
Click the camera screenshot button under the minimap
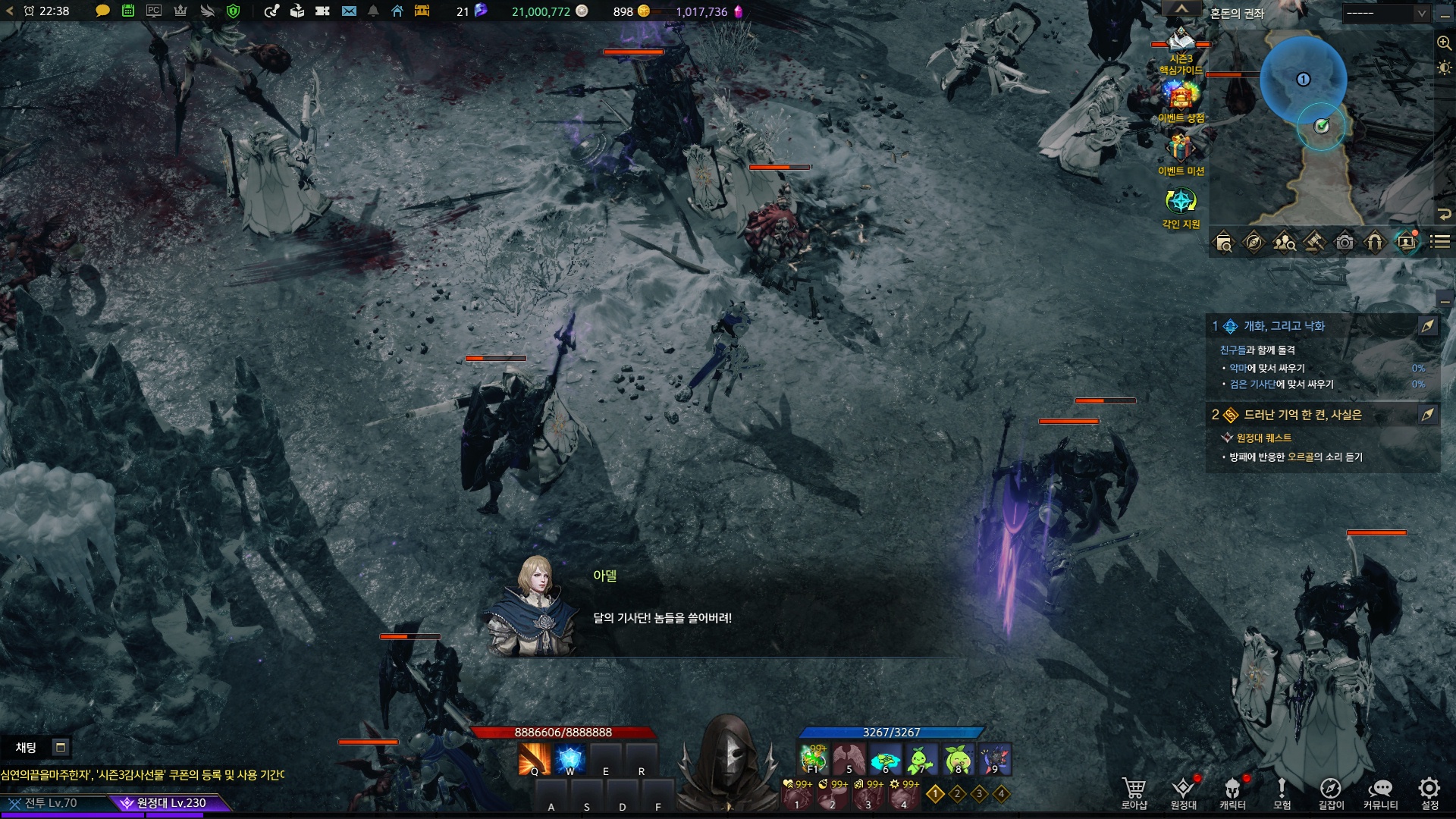(x=1345, y=243)
